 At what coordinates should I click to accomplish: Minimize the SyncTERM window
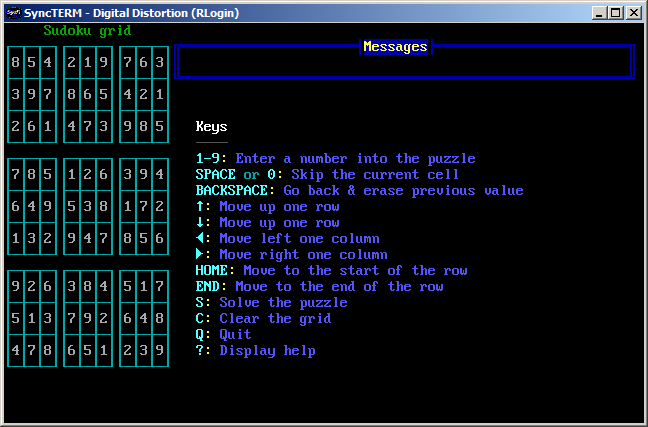[x=600, y=12]
